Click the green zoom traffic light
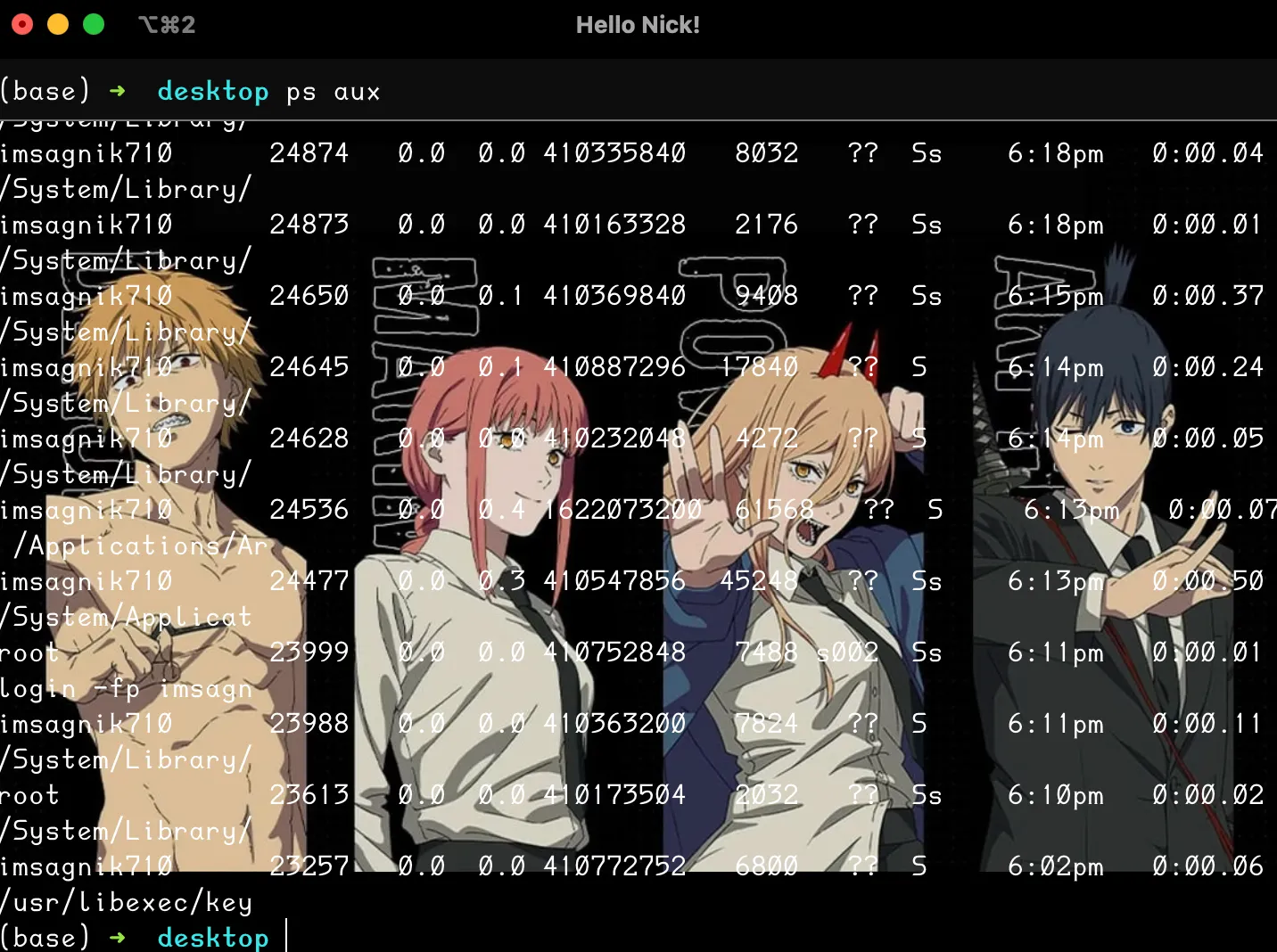The width and height of the screenshot is (1277, 952). 93,24
